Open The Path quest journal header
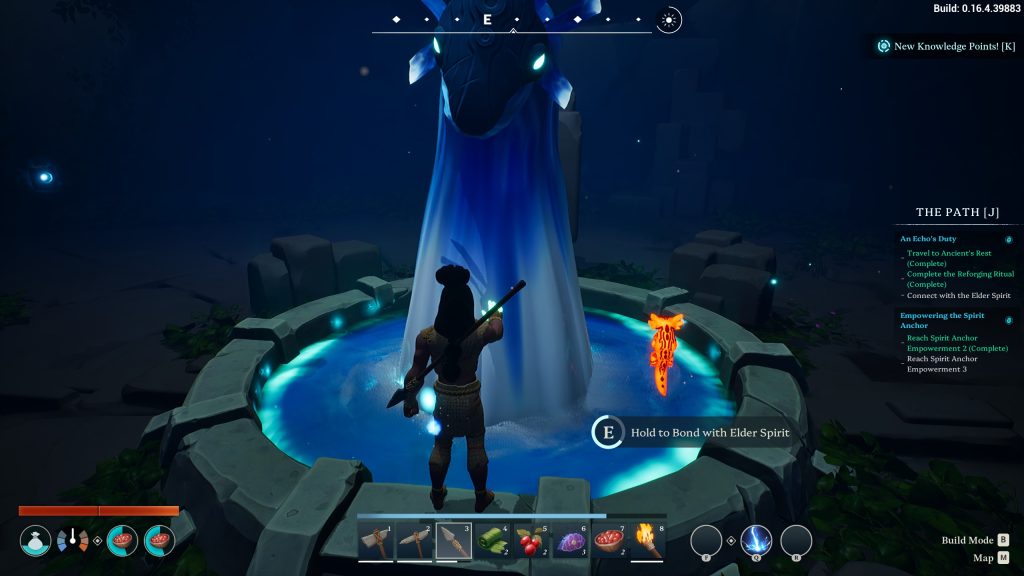Image resolution: width=1024 pixels, height=576 pixels. [x=957, y=212]
